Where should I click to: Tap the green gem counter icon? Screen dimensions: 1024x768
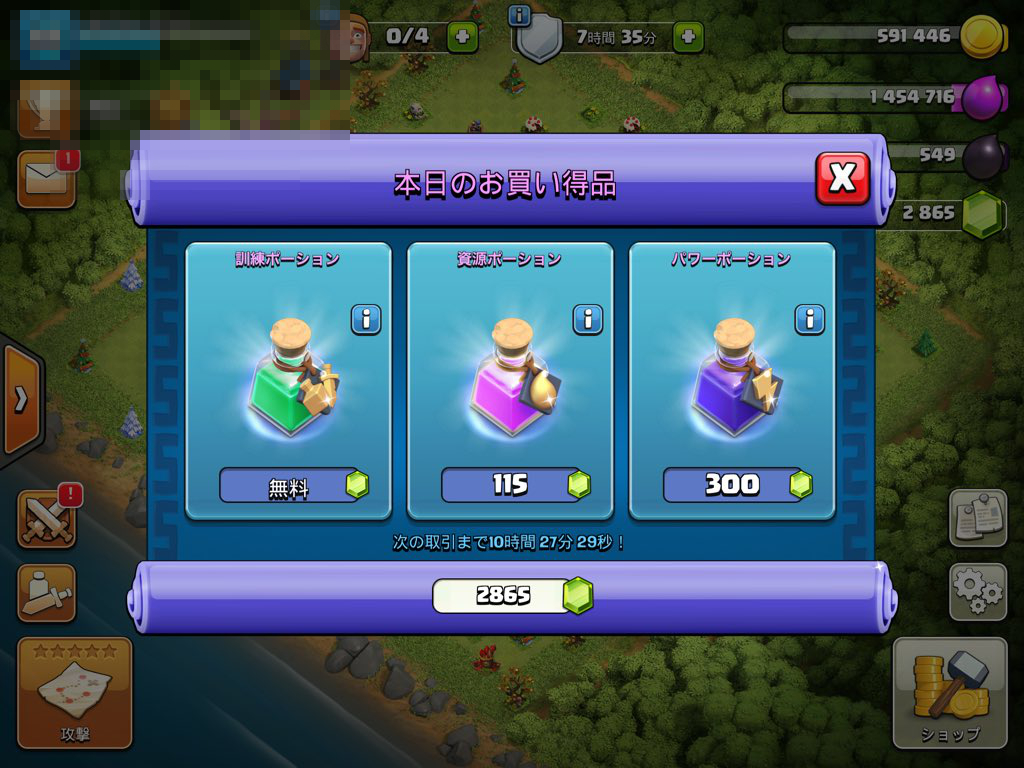point(982,212)
